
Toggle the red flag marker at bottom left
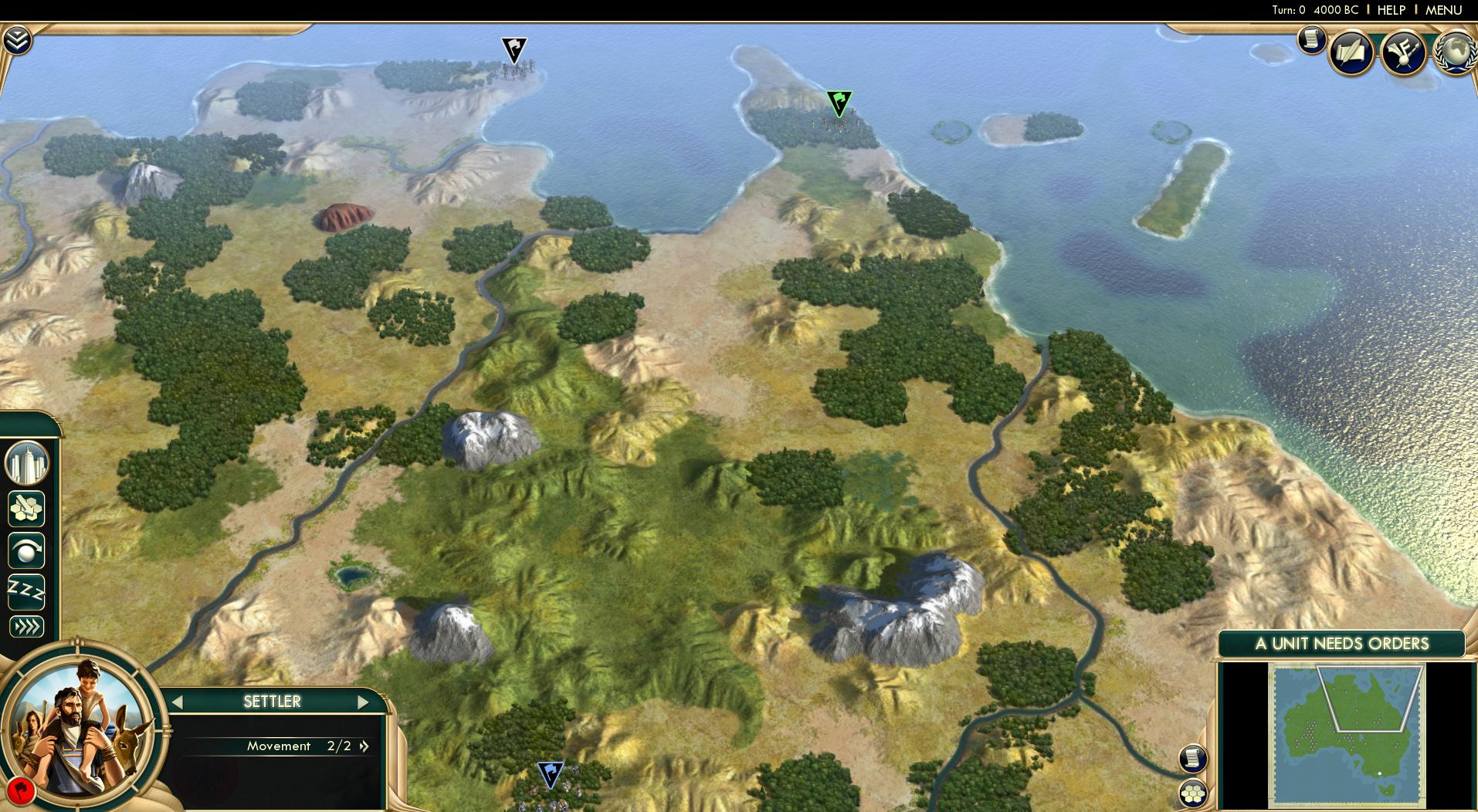pyautogui.click(x=23, y=791)
